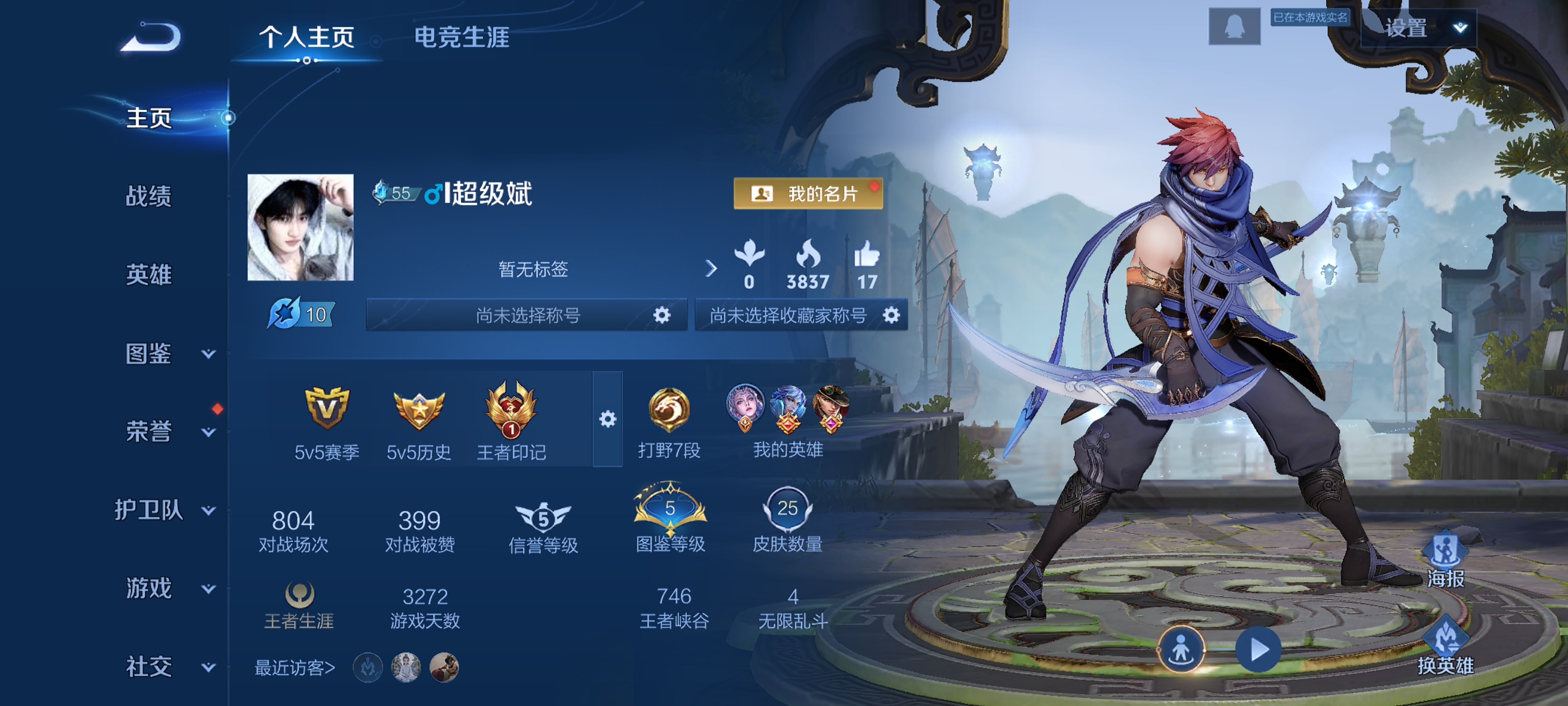Image resolution: width=1568 pixels, height=706 pixels.
Task: Go back with the return arrow
Action: [x=150, y=37]
